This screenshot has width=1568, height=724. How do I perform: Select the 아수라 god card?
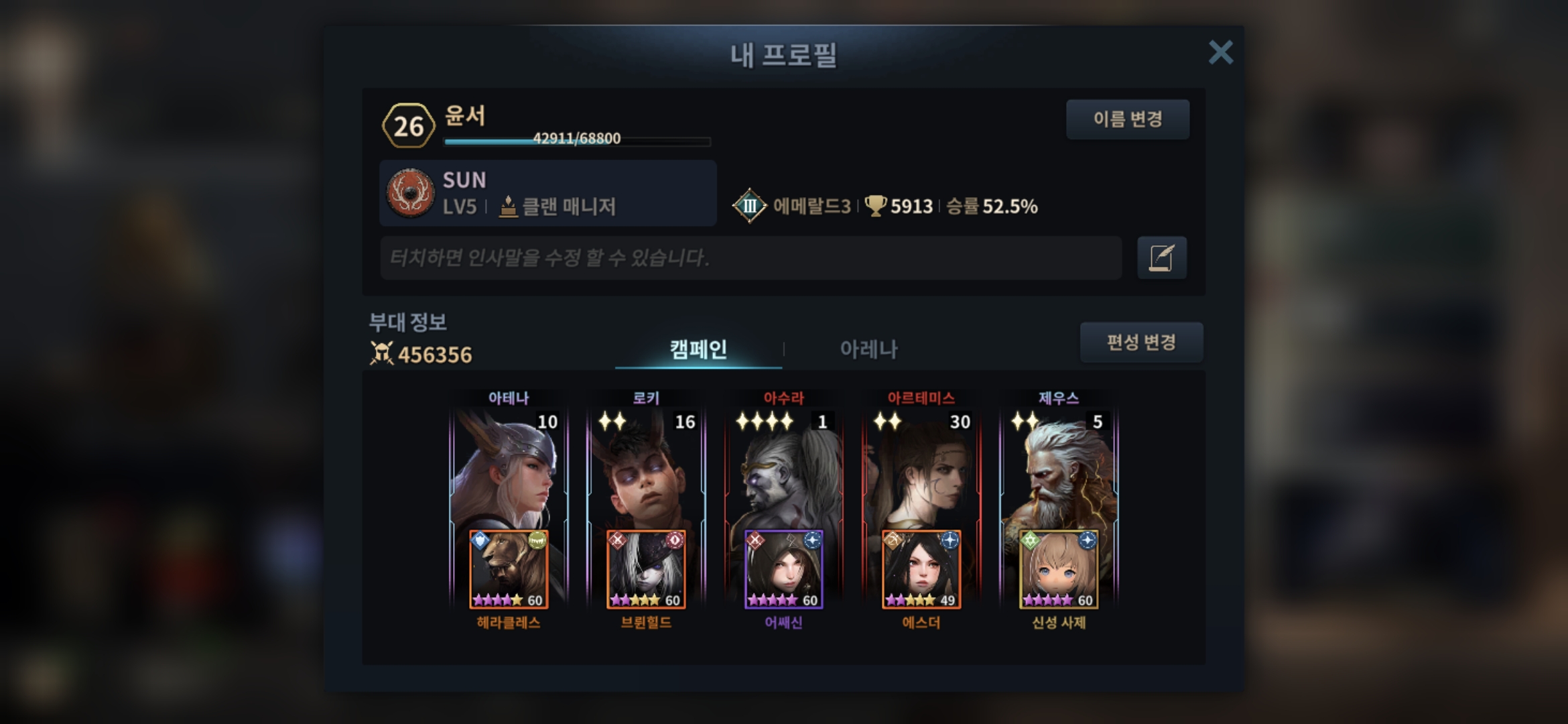[783, 469]
